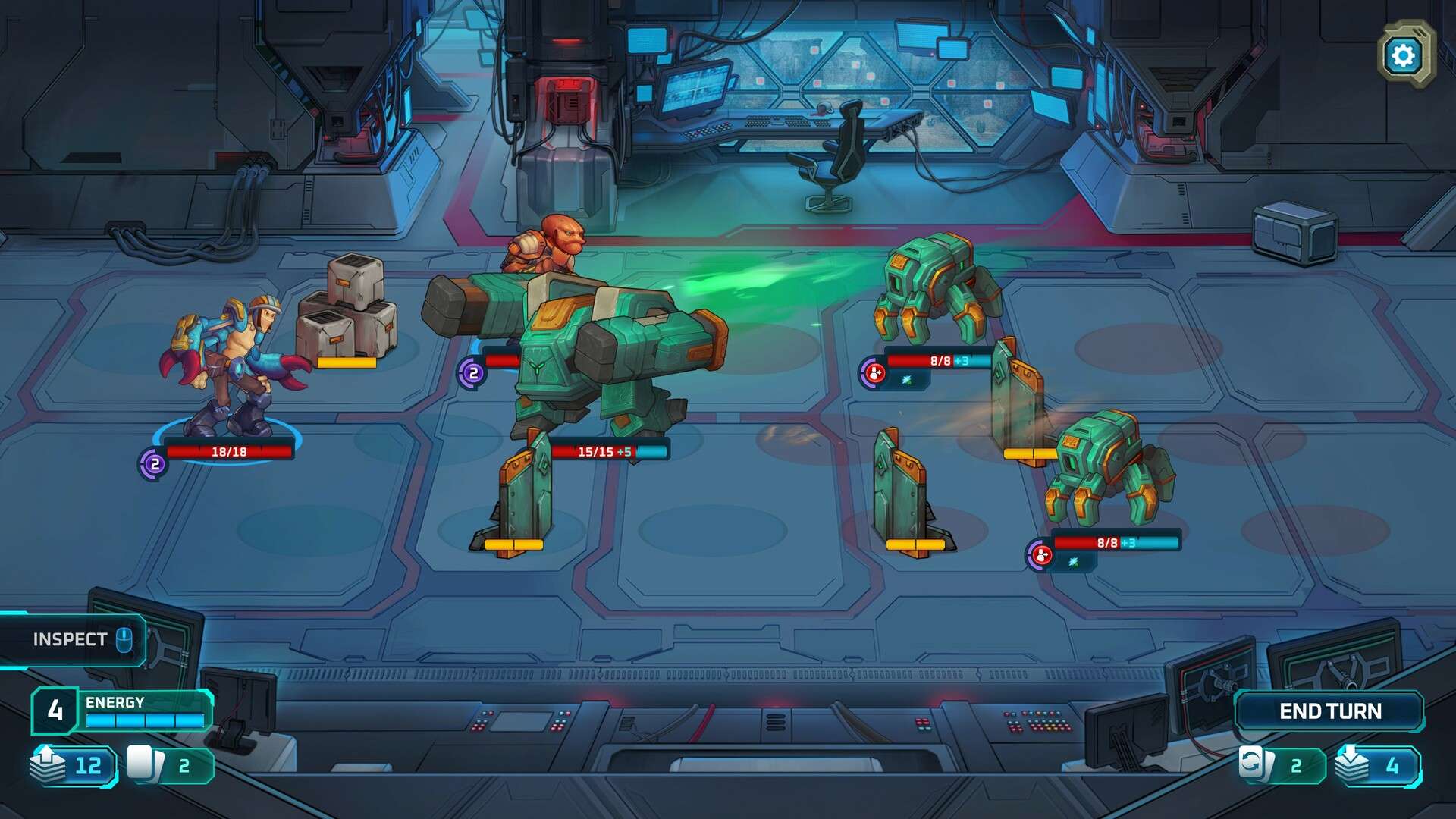View the hand cards counter showing 2

tap(170, 765)
